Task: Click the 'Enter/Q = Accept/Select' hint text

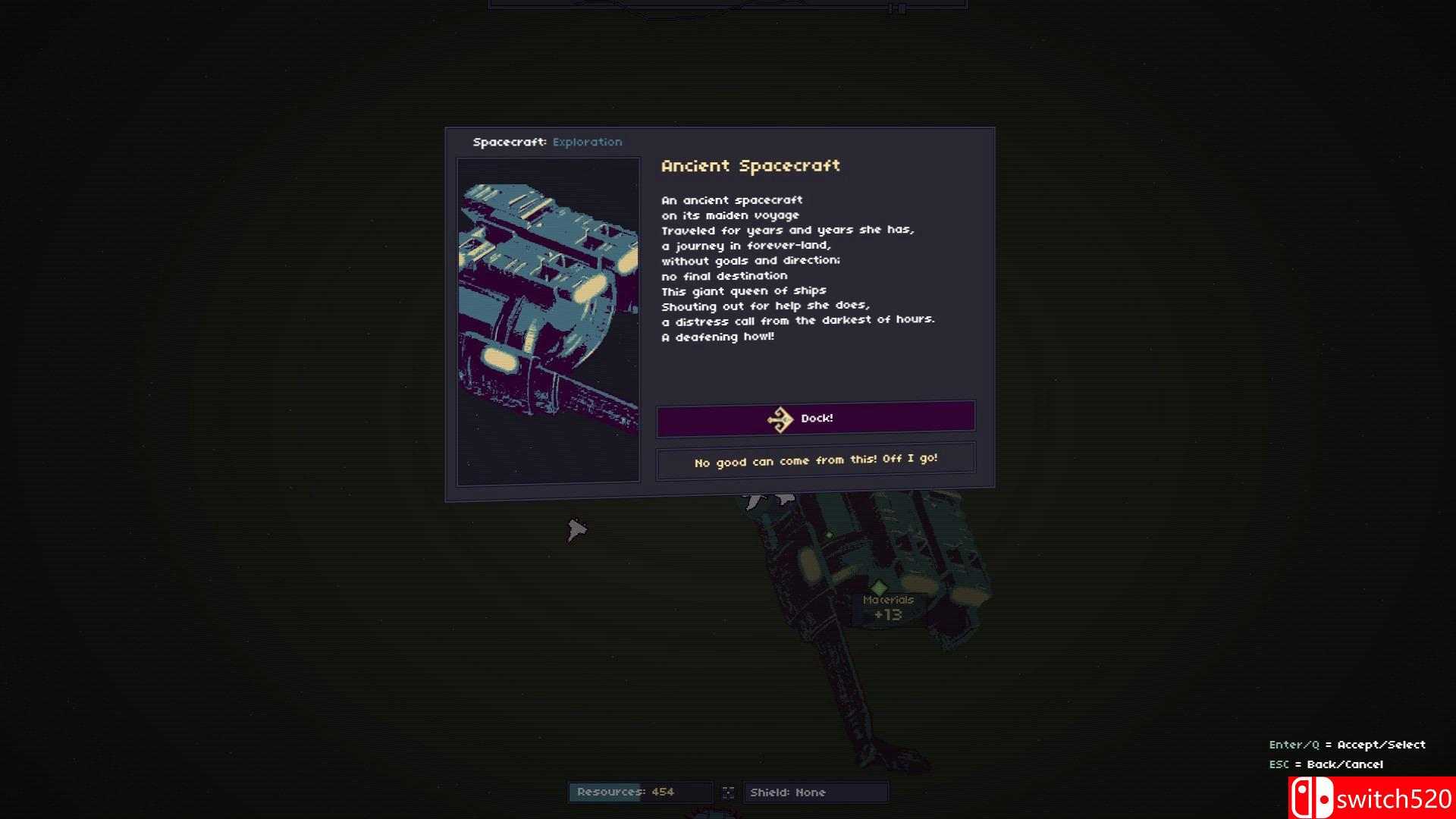Action: coord(1348,744)
